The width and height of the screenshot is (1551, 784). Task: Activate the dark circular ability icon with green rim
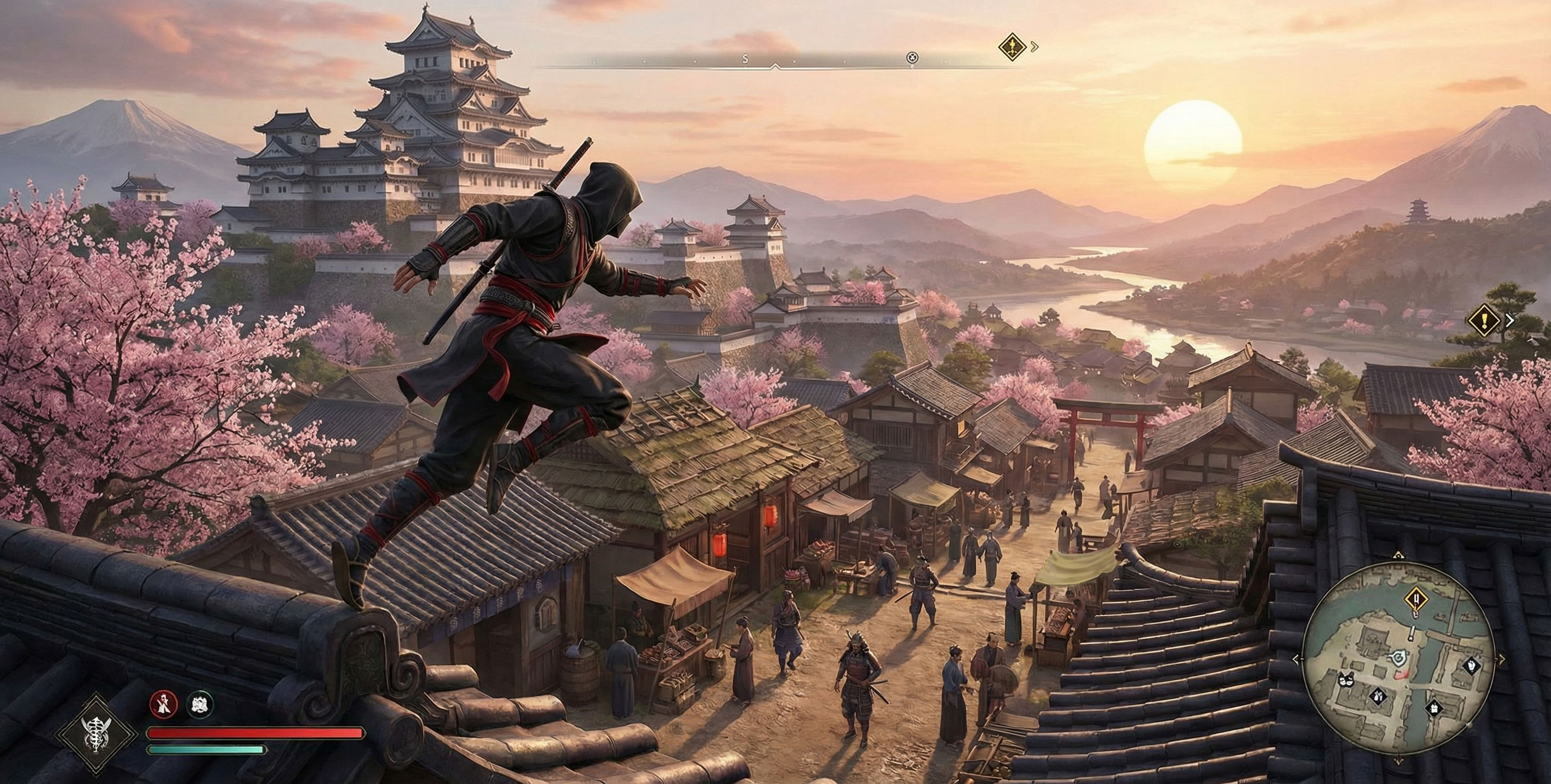point(199,704)
